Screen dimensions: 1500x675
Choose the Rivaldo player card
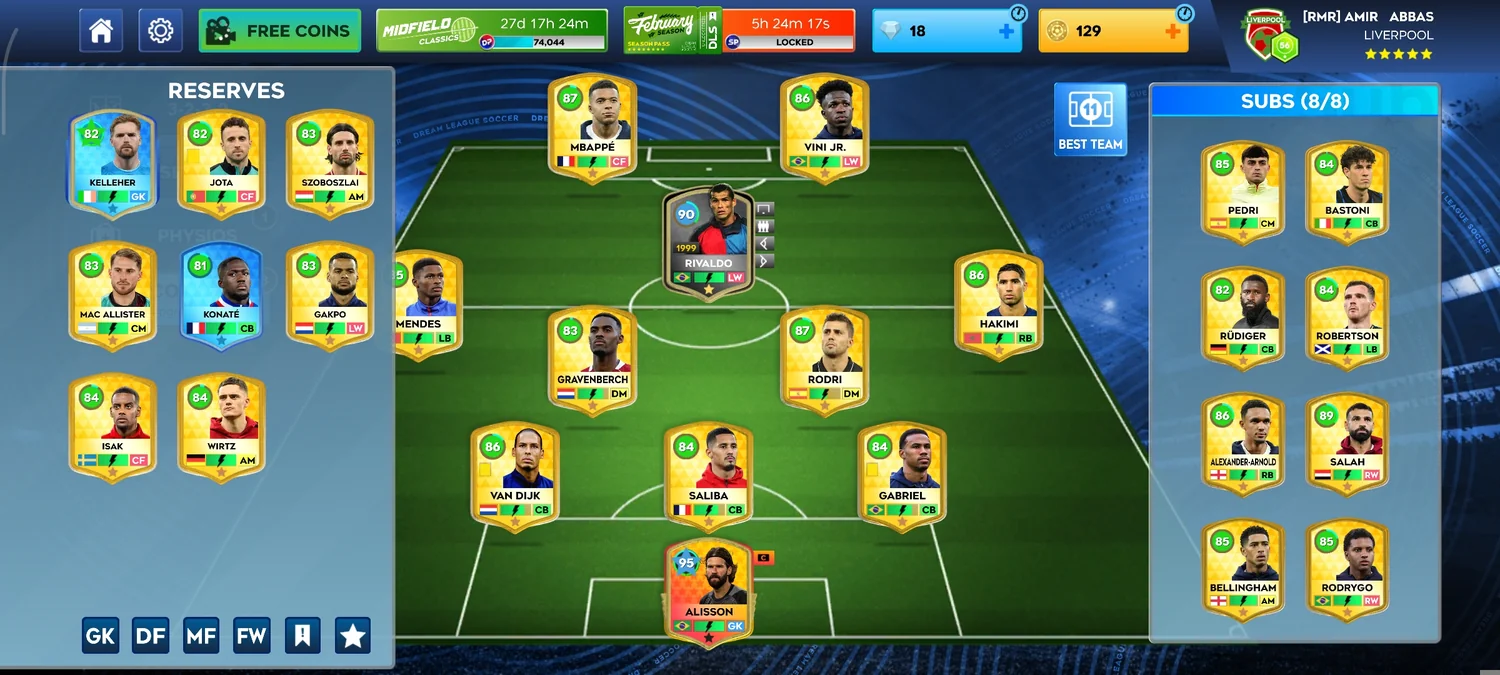click(x=708, y=240)
